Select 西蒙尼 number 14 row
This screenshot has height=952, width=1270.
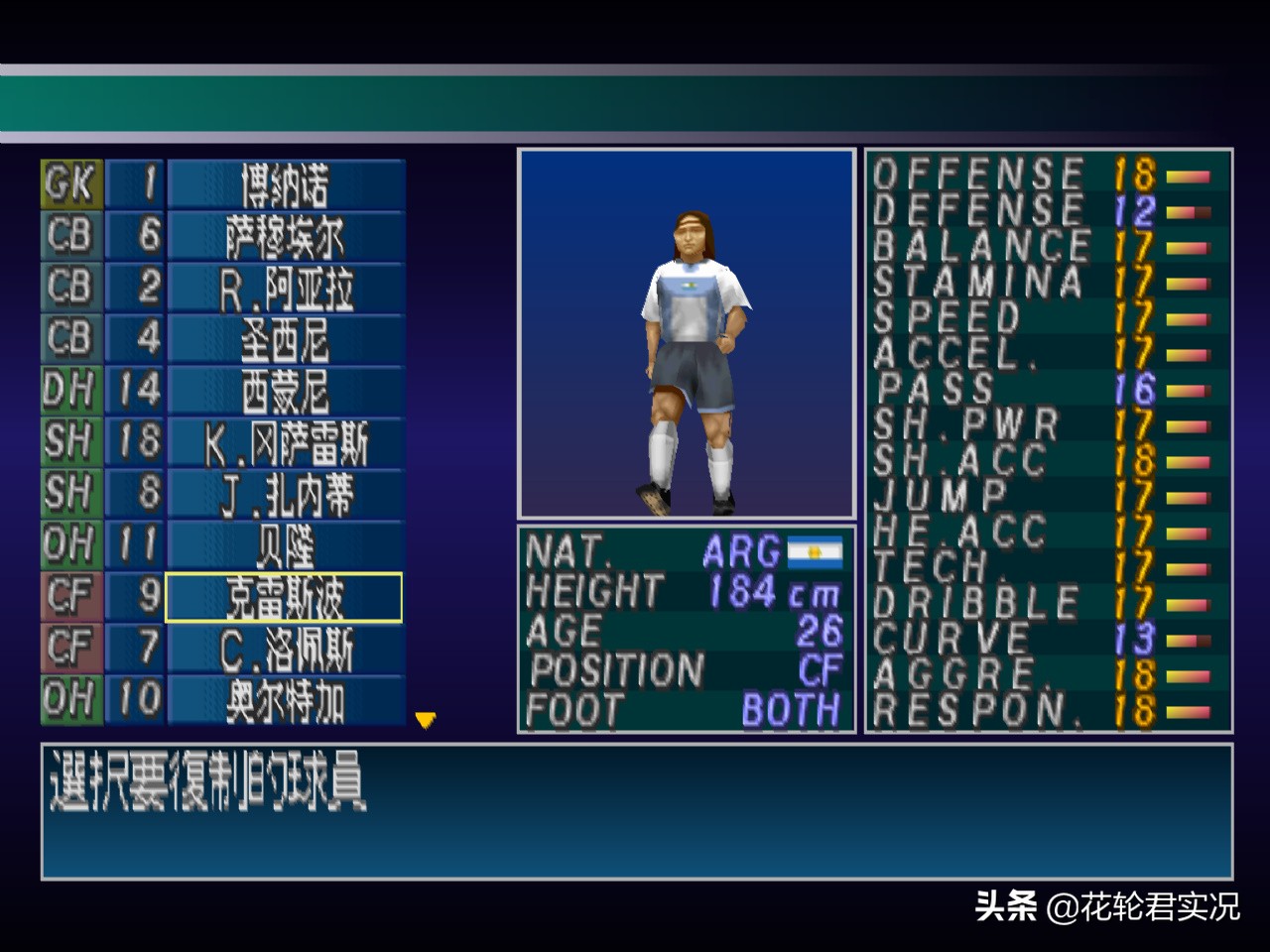pyautogui.click(x=285, y=391)
